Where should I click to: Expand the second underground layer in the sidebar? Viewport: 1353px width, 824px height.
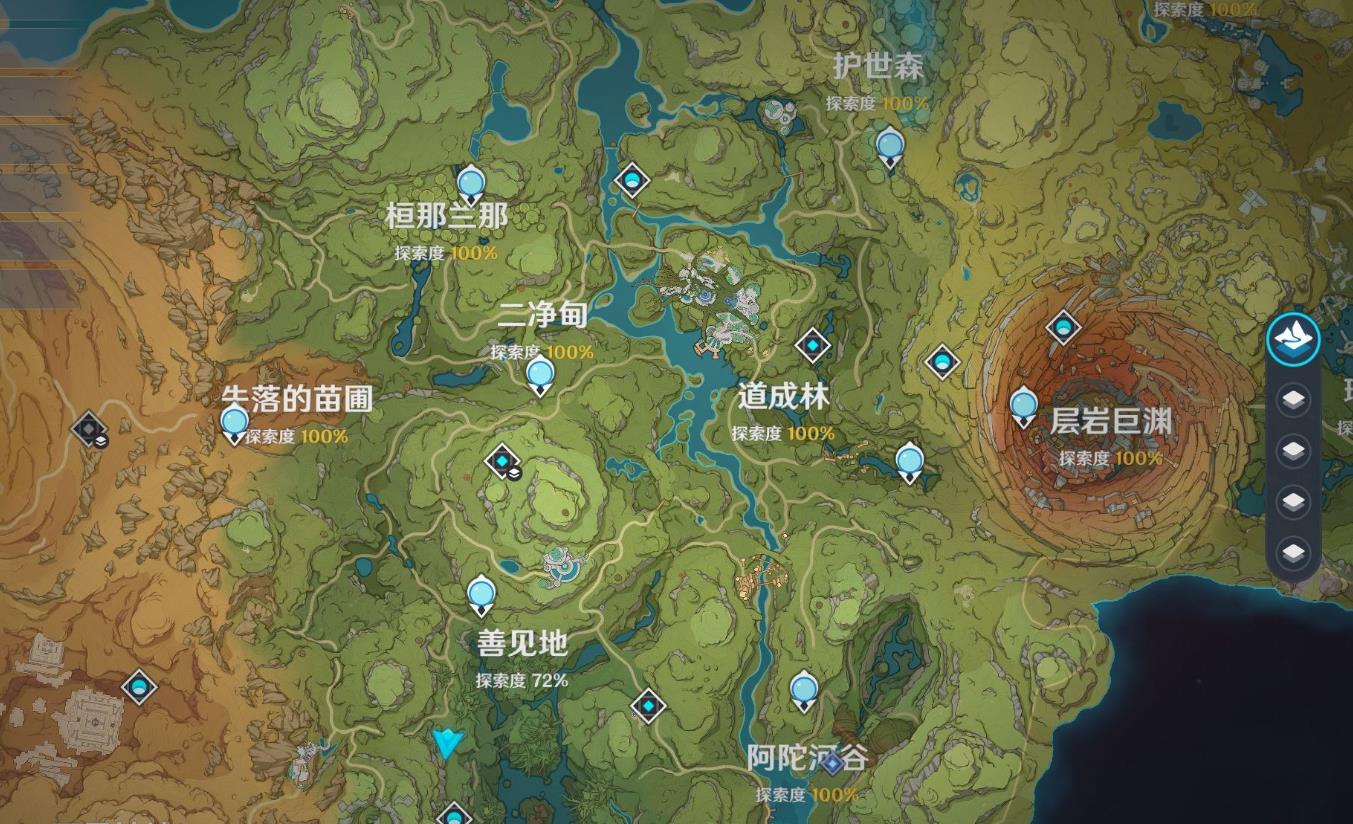1293,450
